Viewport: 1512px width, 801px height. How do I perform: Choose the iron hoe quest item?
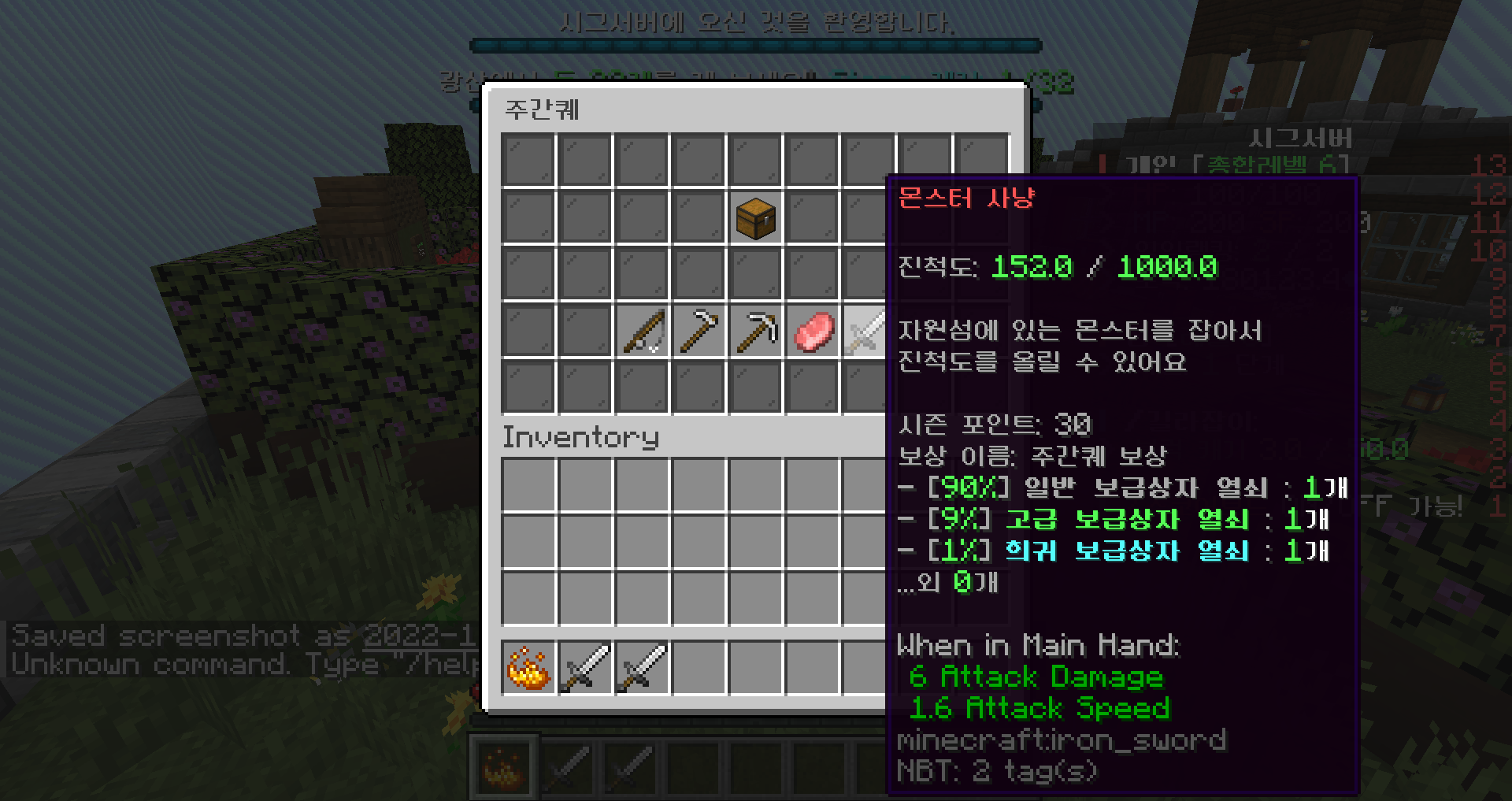(x=699, y=332)
